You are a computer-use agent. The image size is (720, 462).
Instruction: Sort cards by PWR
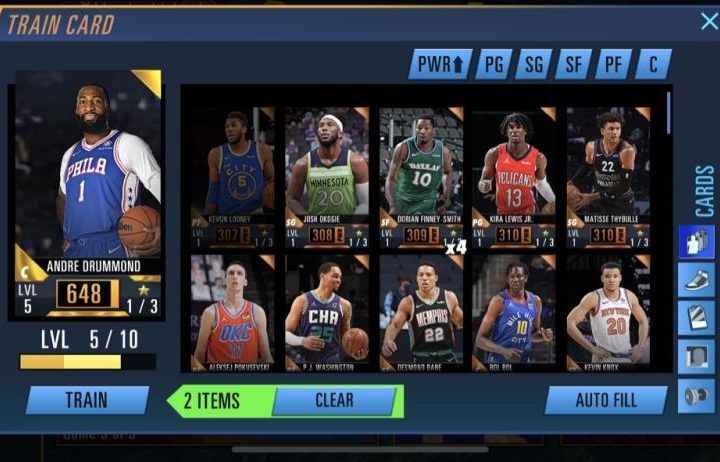[439, 65]
